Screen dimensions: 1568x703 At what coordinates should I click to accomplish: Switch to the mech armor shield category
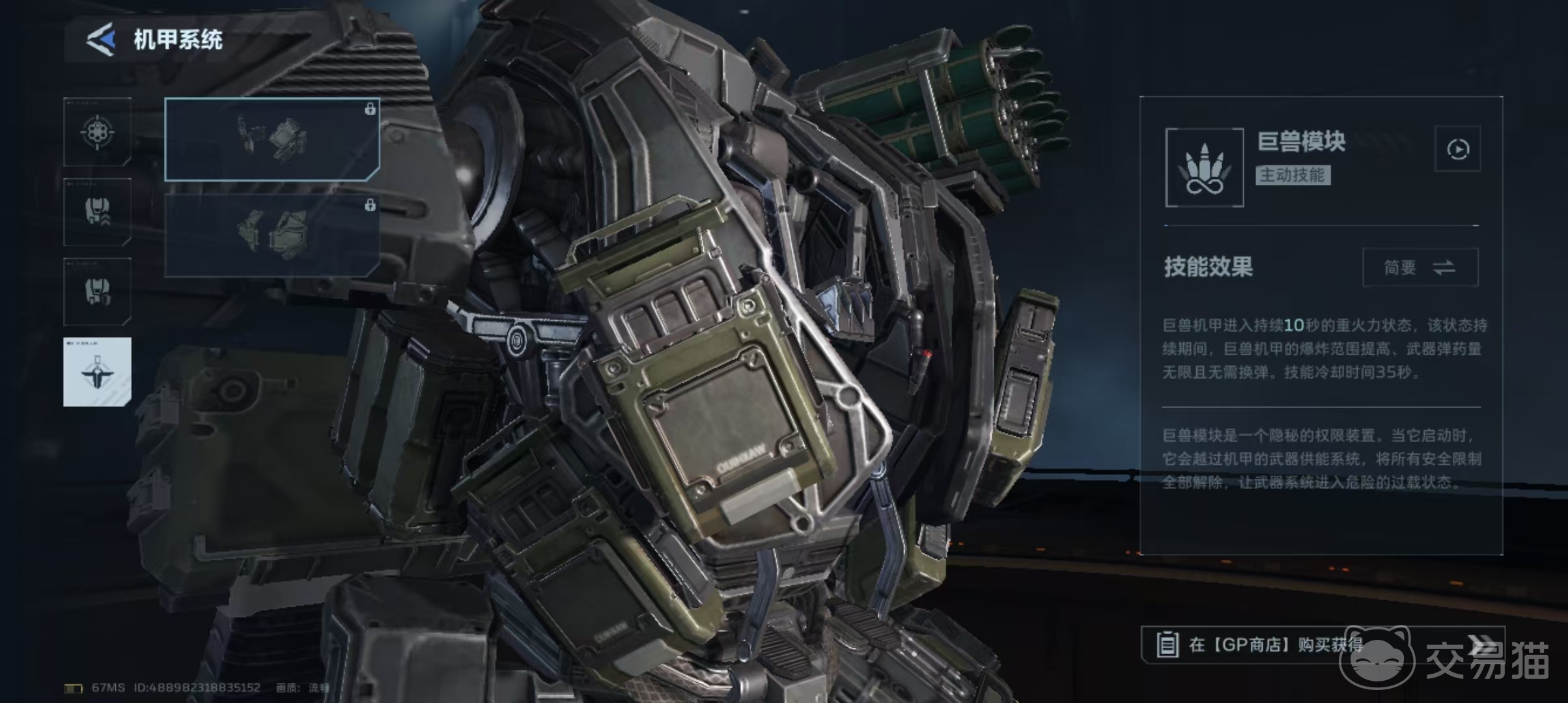pos(98,292)
